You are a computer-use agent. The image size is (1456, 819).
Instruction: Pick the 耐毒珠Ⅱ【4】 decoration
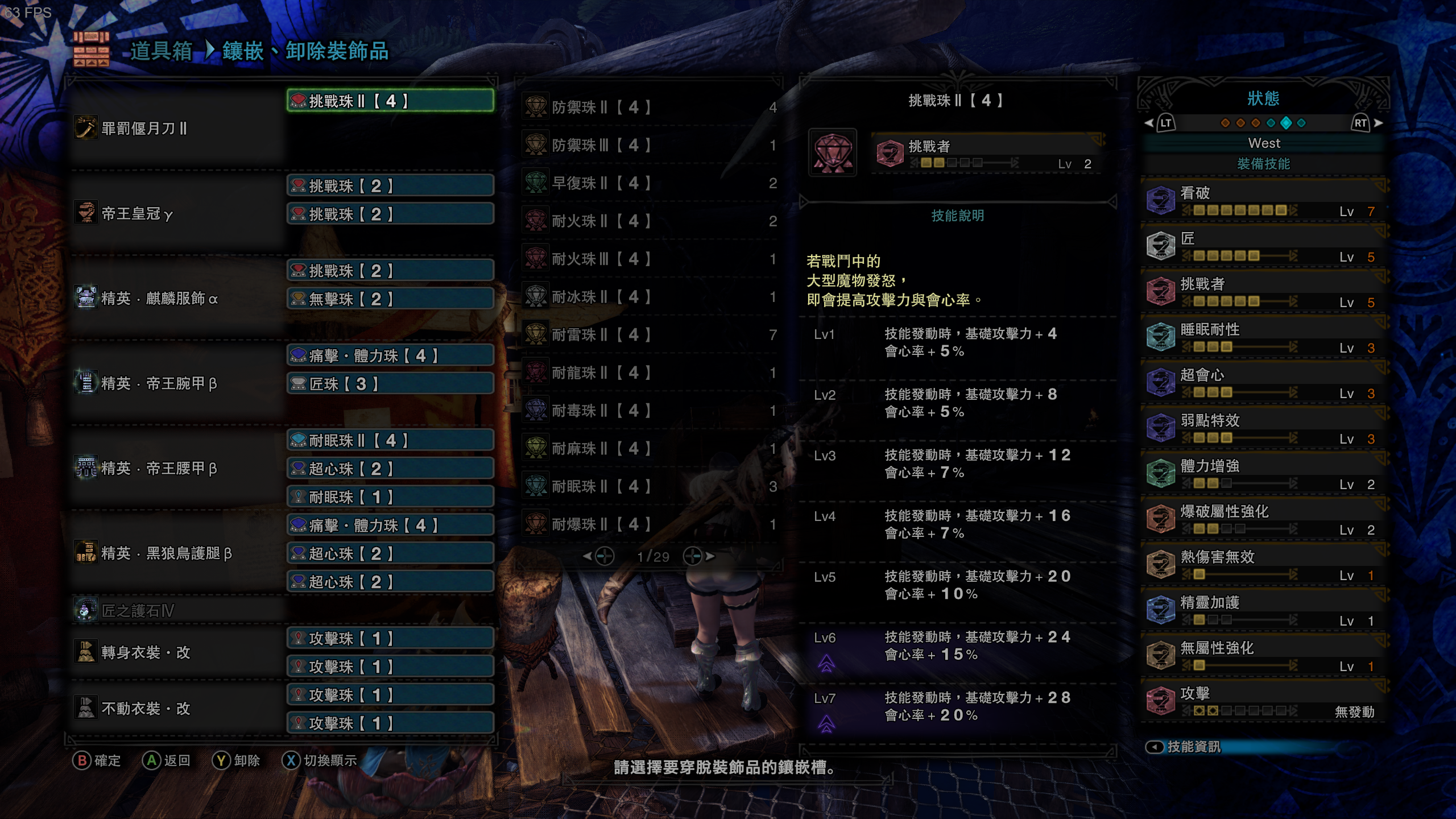click(648, 411)
